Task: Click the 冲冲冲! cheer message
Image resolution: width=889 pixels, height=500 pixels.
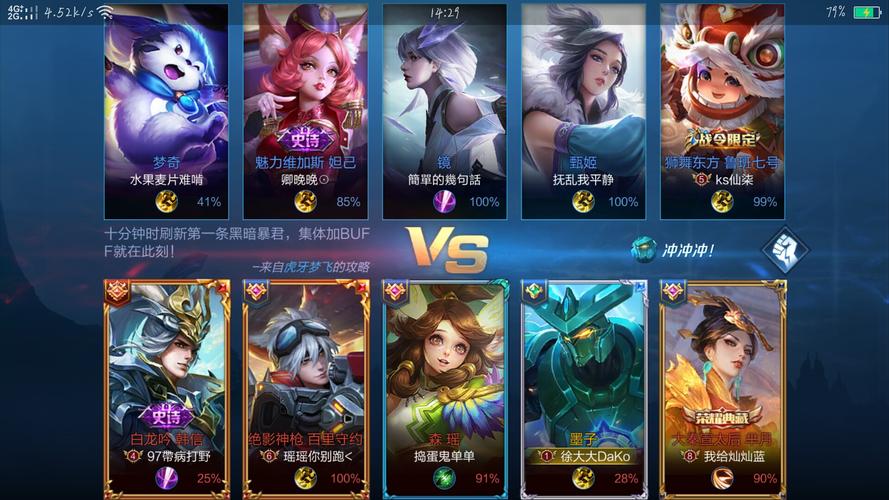Action: pyautogui.click(x=675, y=250)
